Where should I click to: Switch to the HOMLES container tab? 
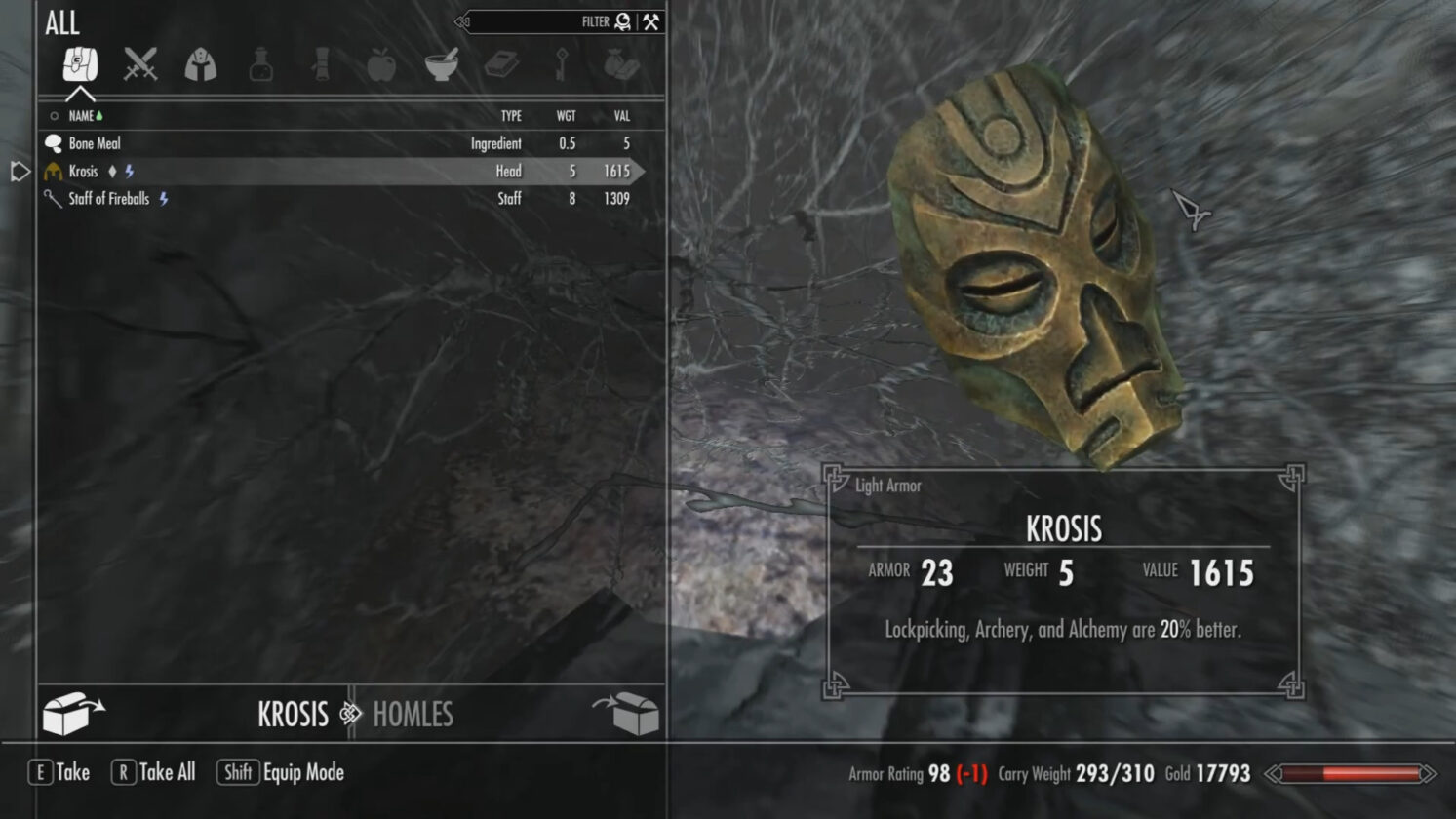coord(413,715)
